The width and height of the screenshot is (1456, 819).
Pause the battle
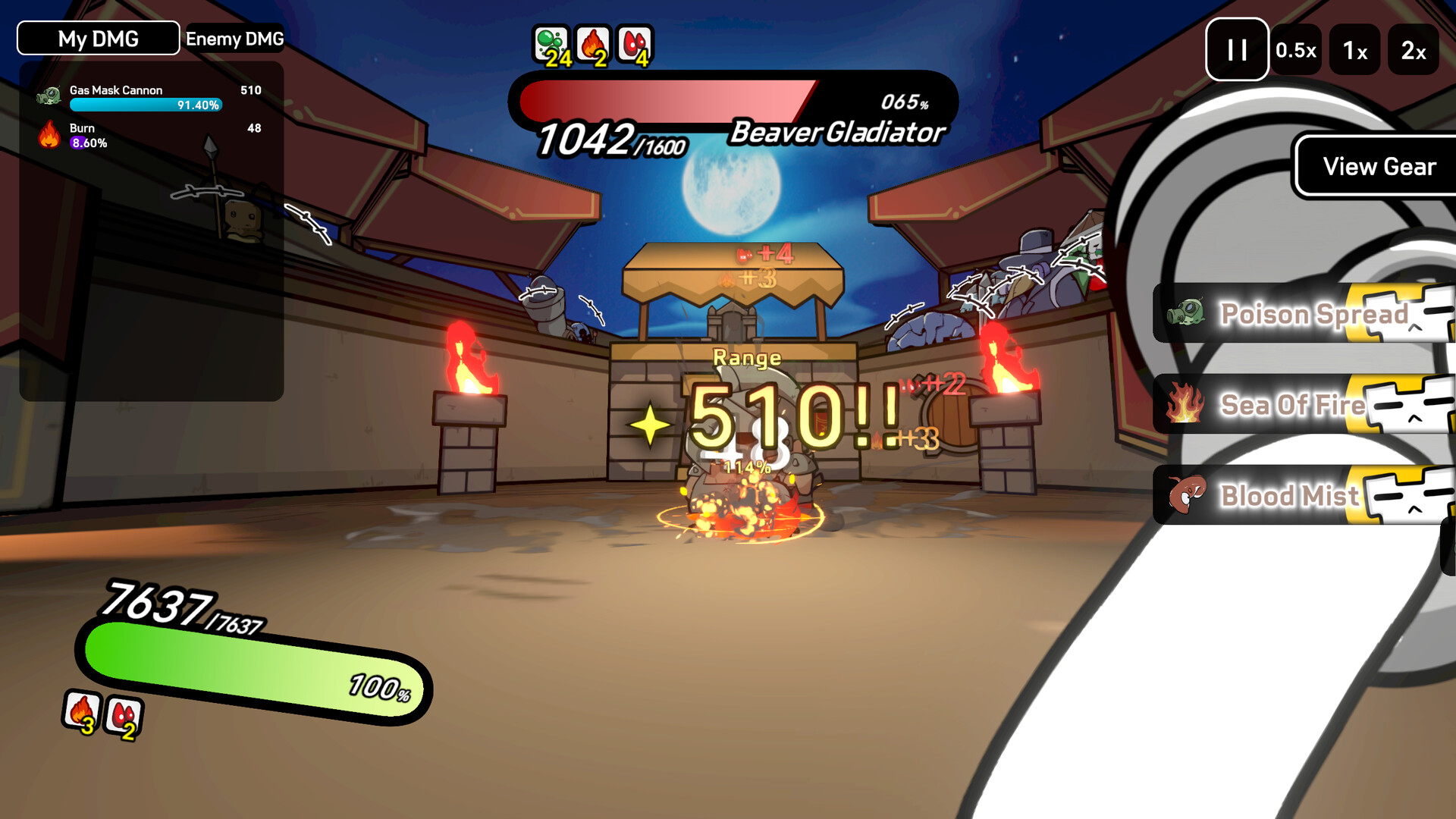click(x=1237, y=50)
